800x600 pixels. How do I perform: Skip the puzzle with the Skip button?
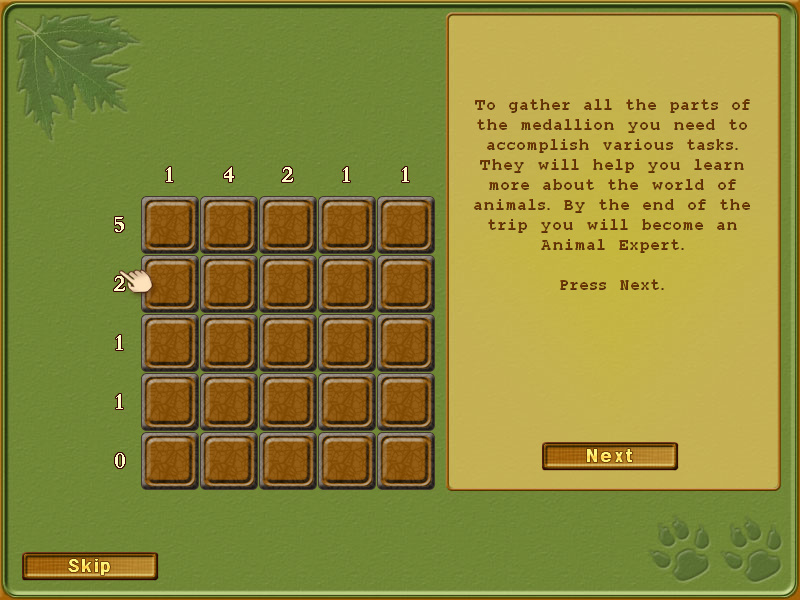90,566
